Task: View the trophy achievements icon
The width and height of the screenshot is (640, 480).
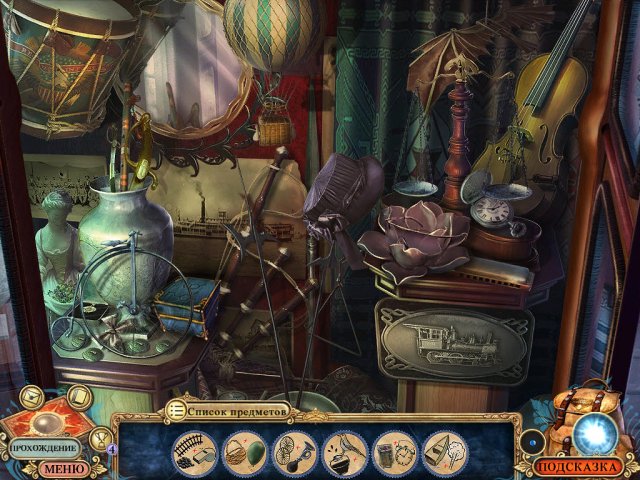Action: pos(101,437)
